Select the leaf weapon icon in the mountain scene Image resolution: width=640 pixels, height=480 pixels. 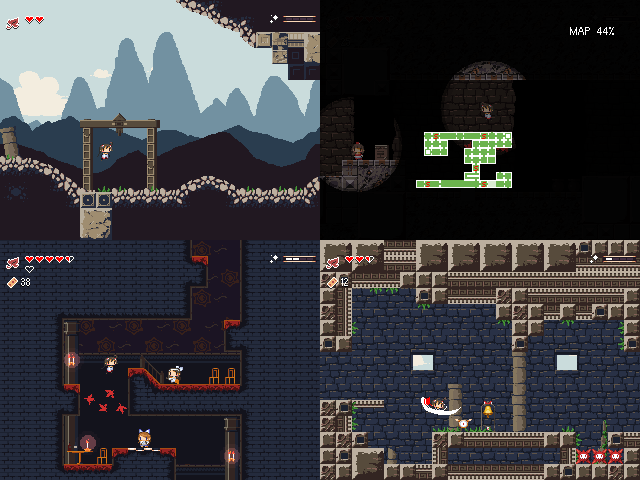click(12, 23)
